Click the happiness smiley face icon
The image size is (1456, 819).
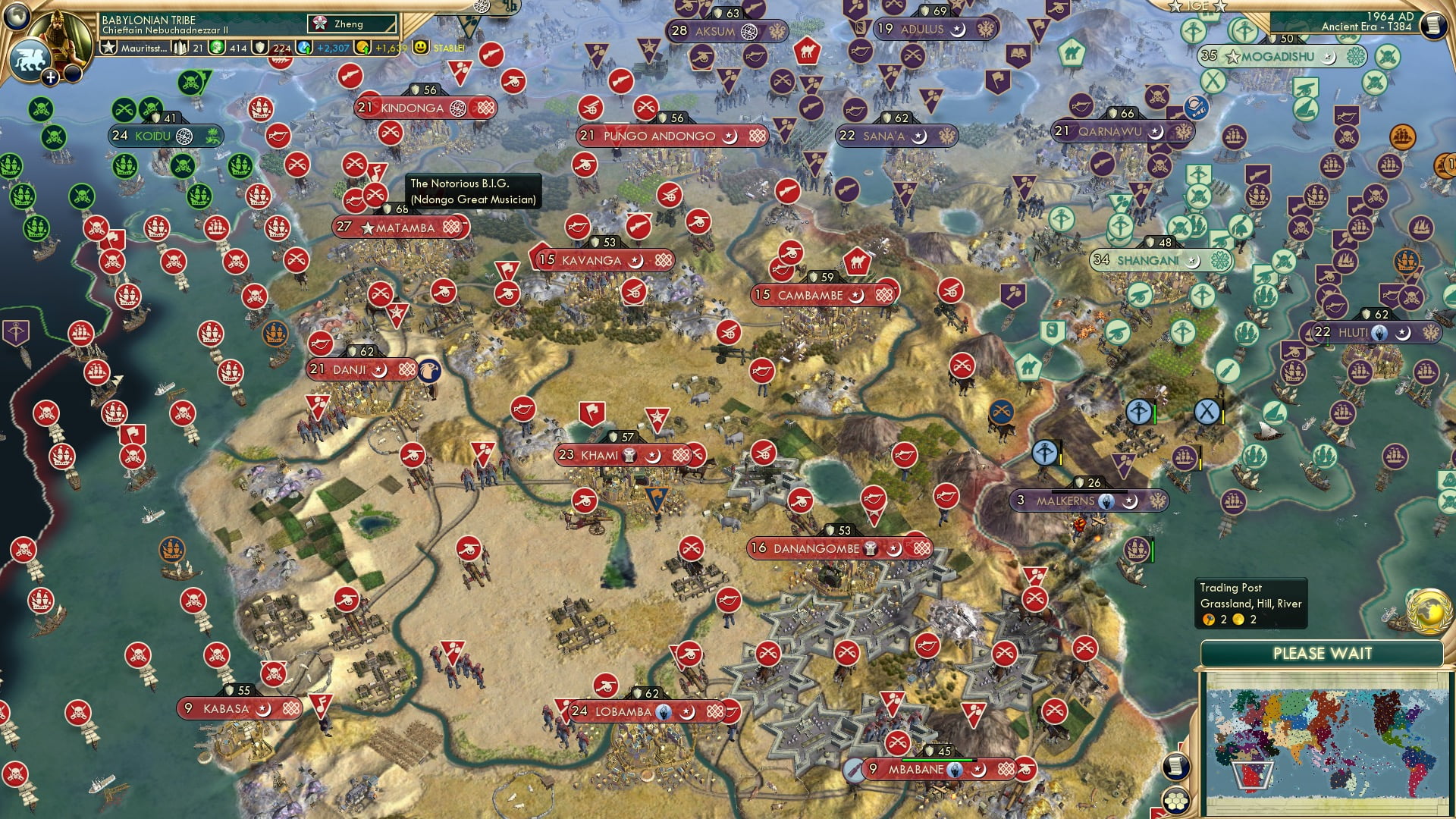(x=422, y=49)
